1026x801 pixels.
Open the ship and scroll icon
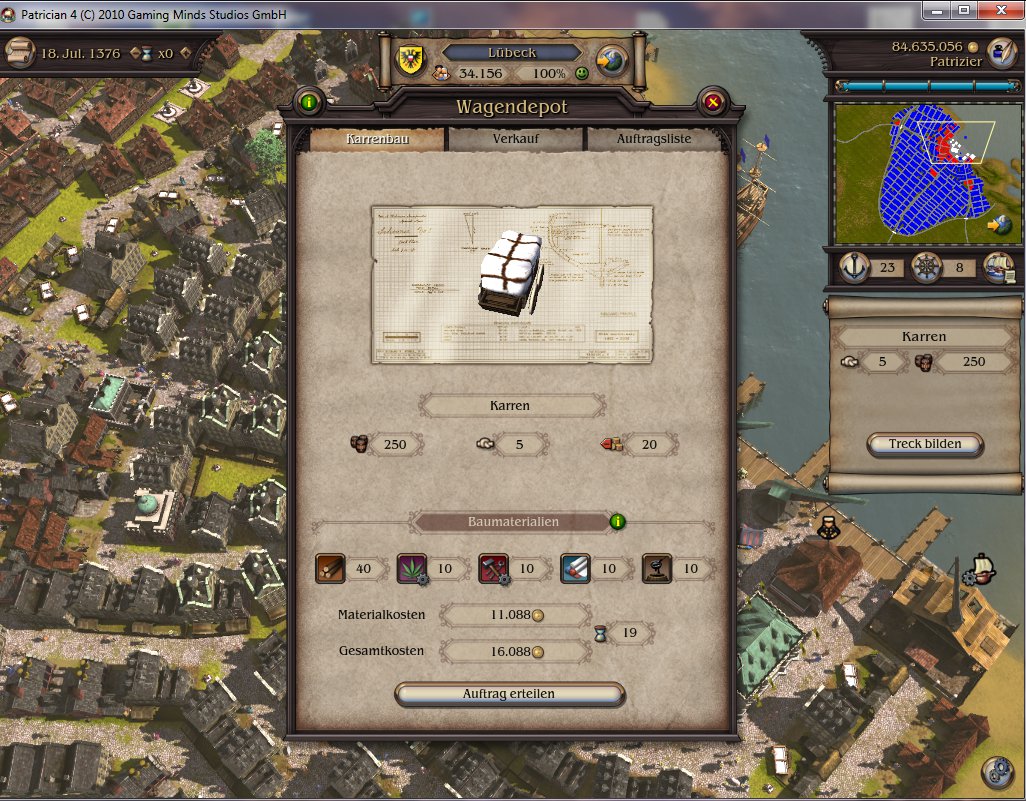point(998,268)
